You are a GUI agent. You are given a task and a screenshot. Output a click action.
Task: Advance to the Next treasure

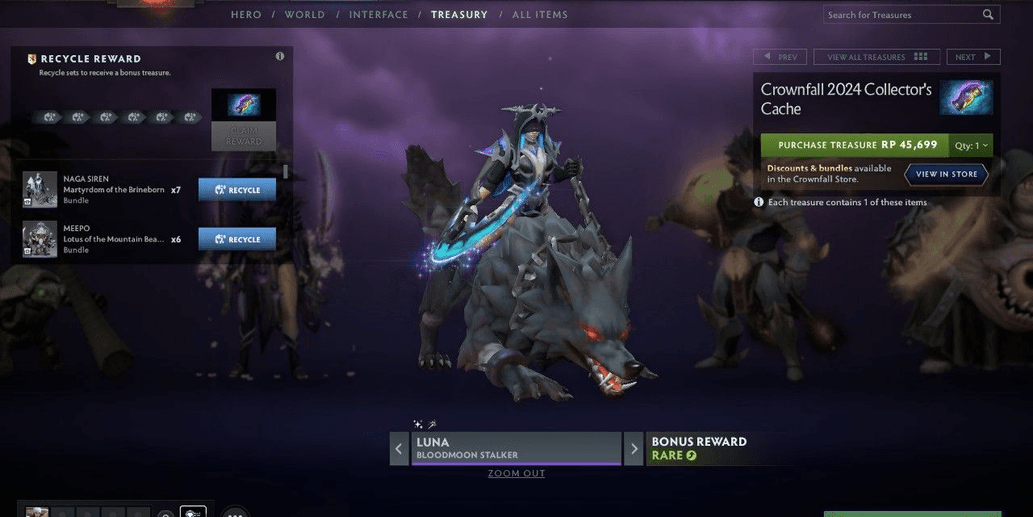point(972,57)
